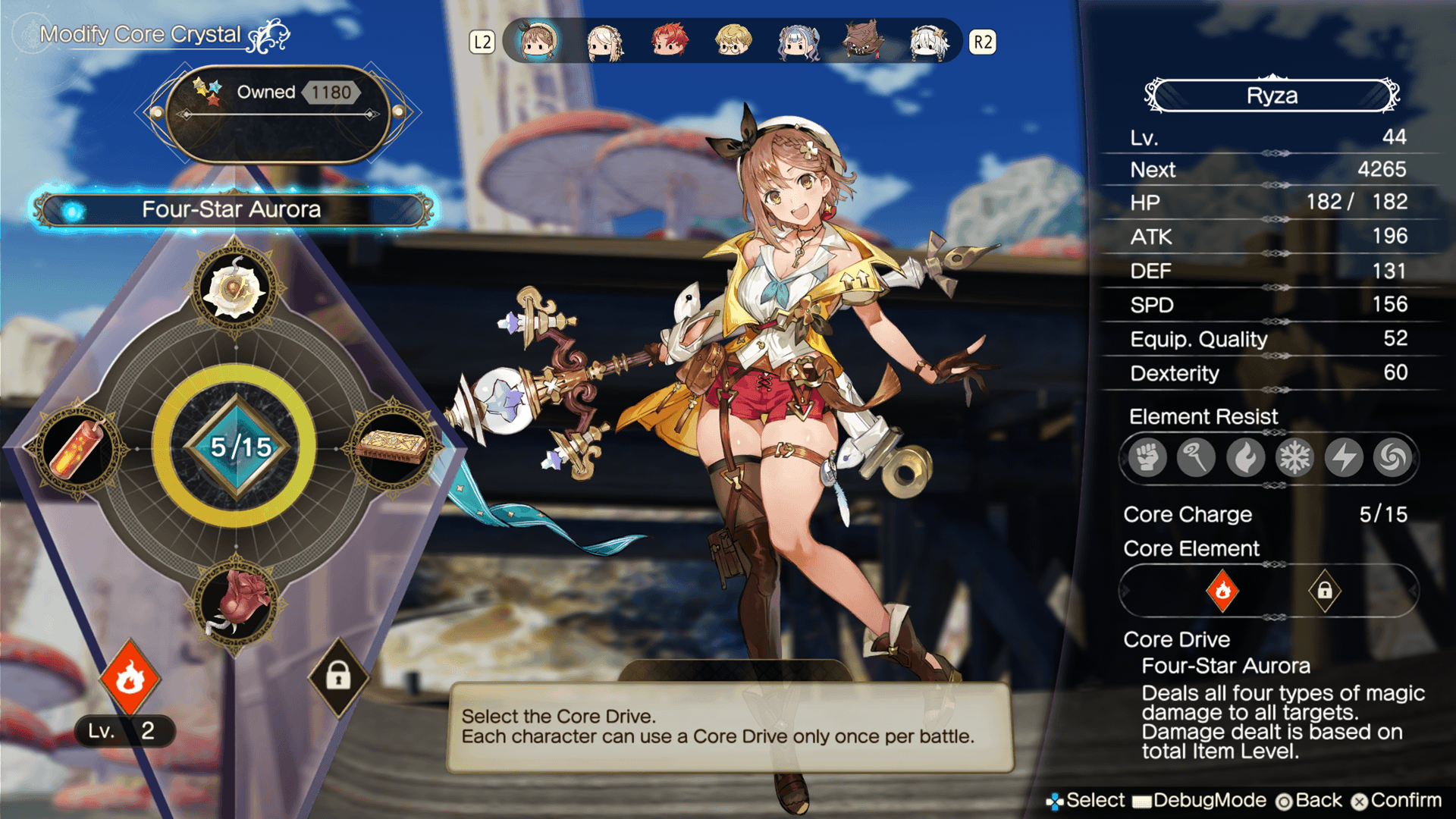The height and width of the screenshot is (819, 1456).
Task: Switch to the brown-hatted character portrait
Action: (863, 42)
